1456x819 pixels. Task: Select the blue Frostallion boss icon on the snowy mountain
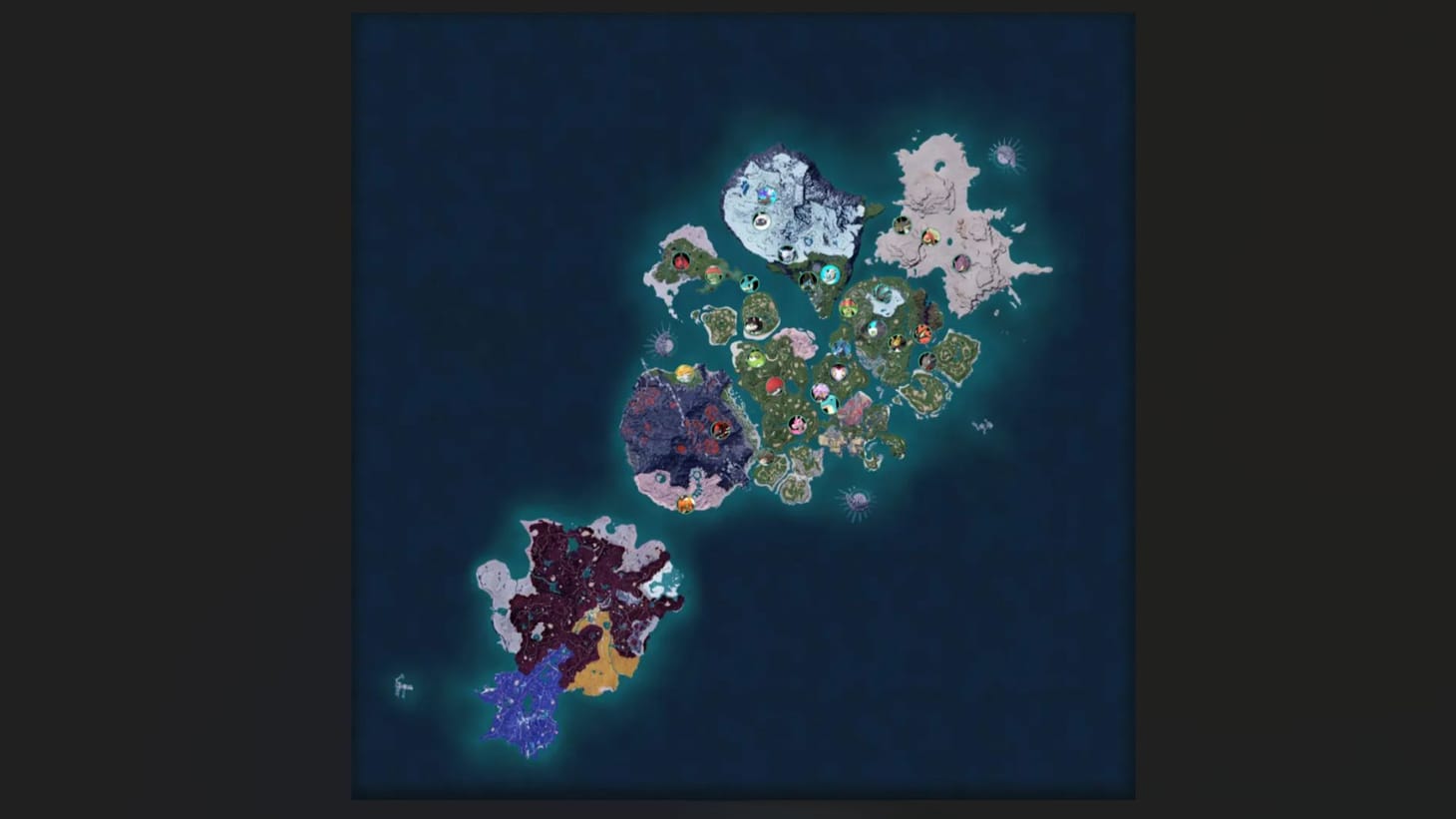766,195
